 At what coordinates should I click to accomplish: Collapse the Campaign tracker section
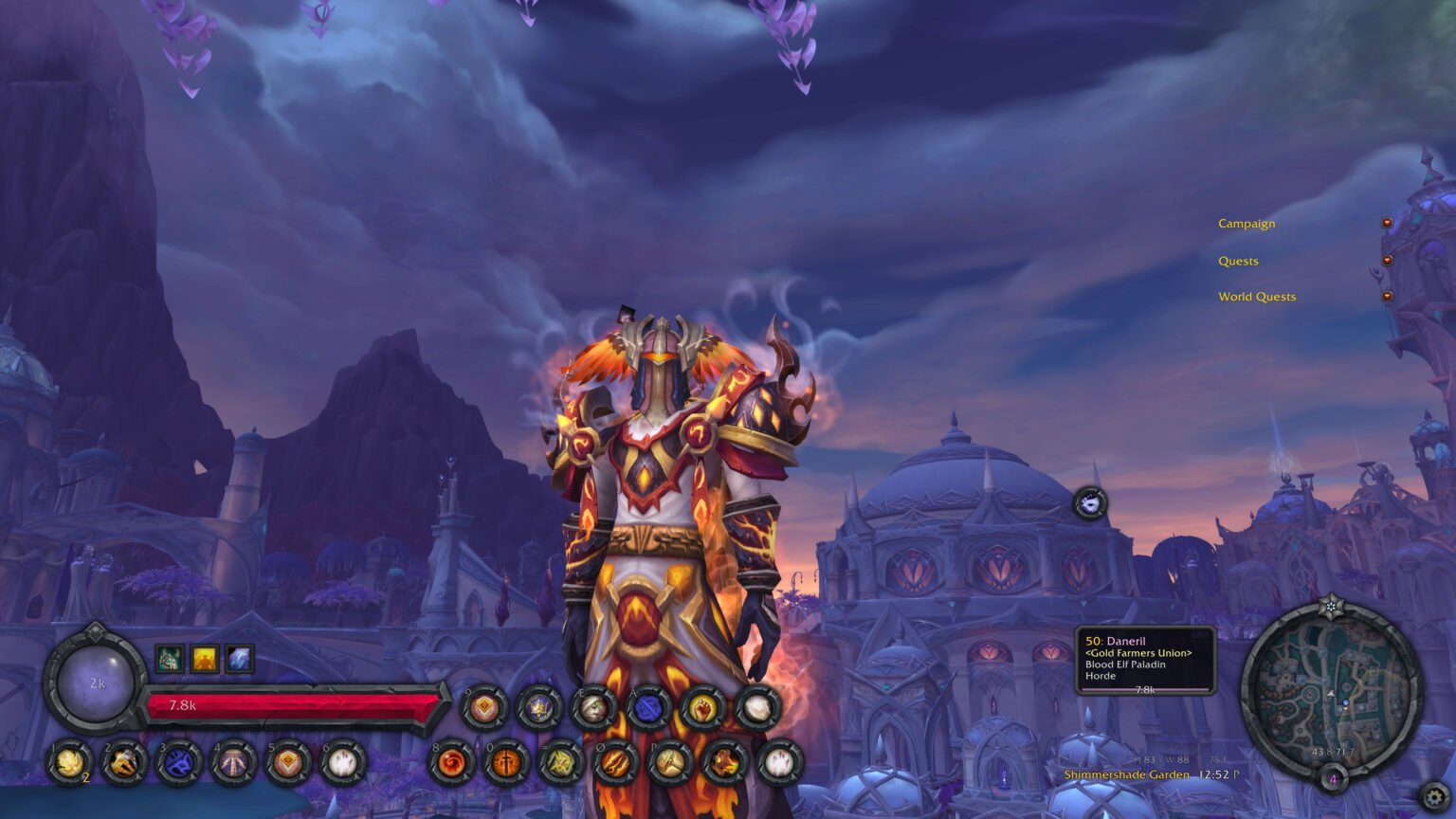click(x=1387, y=223)
